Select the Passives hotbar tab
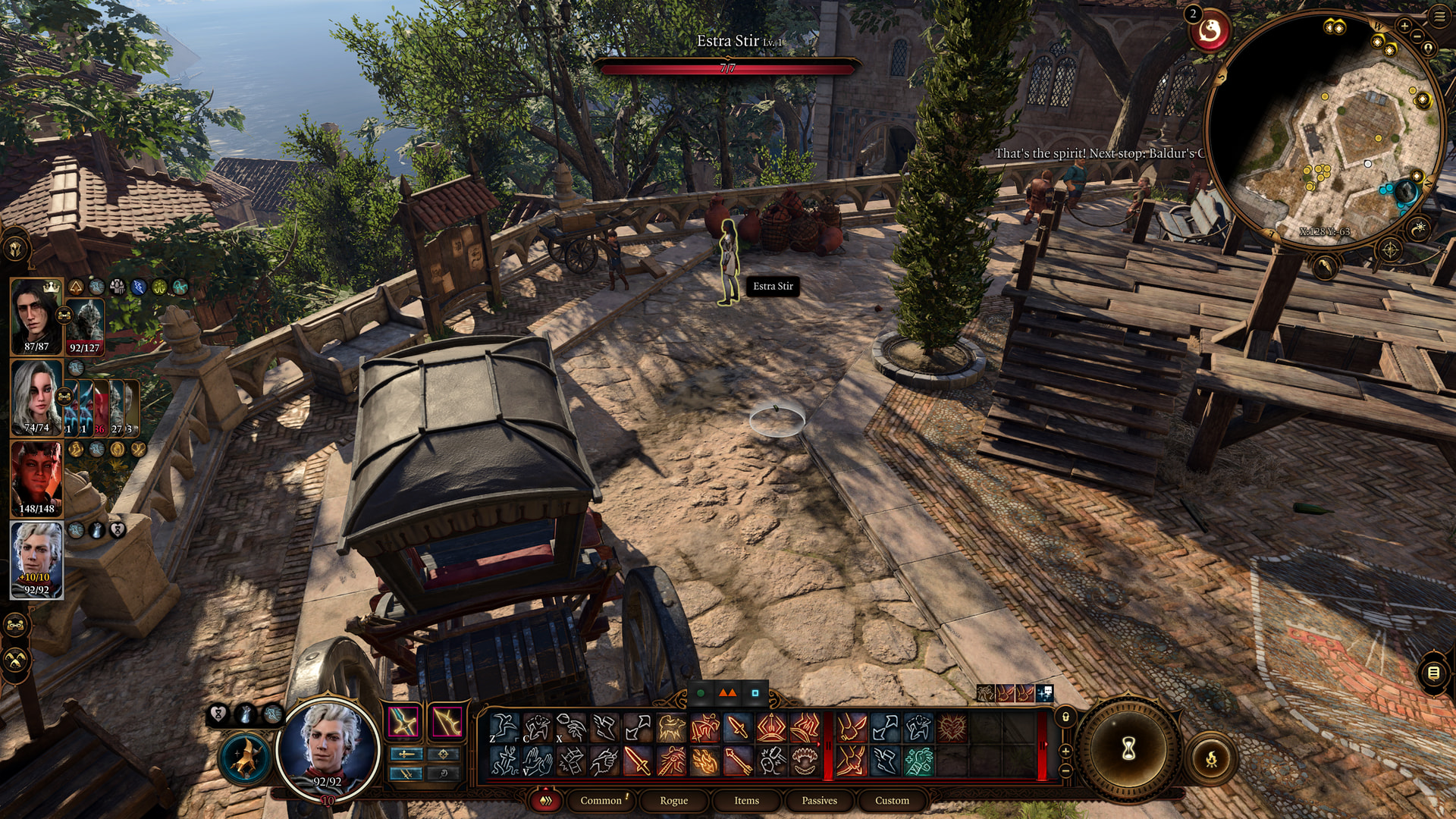1456x819 pixels. coord(819,800)
